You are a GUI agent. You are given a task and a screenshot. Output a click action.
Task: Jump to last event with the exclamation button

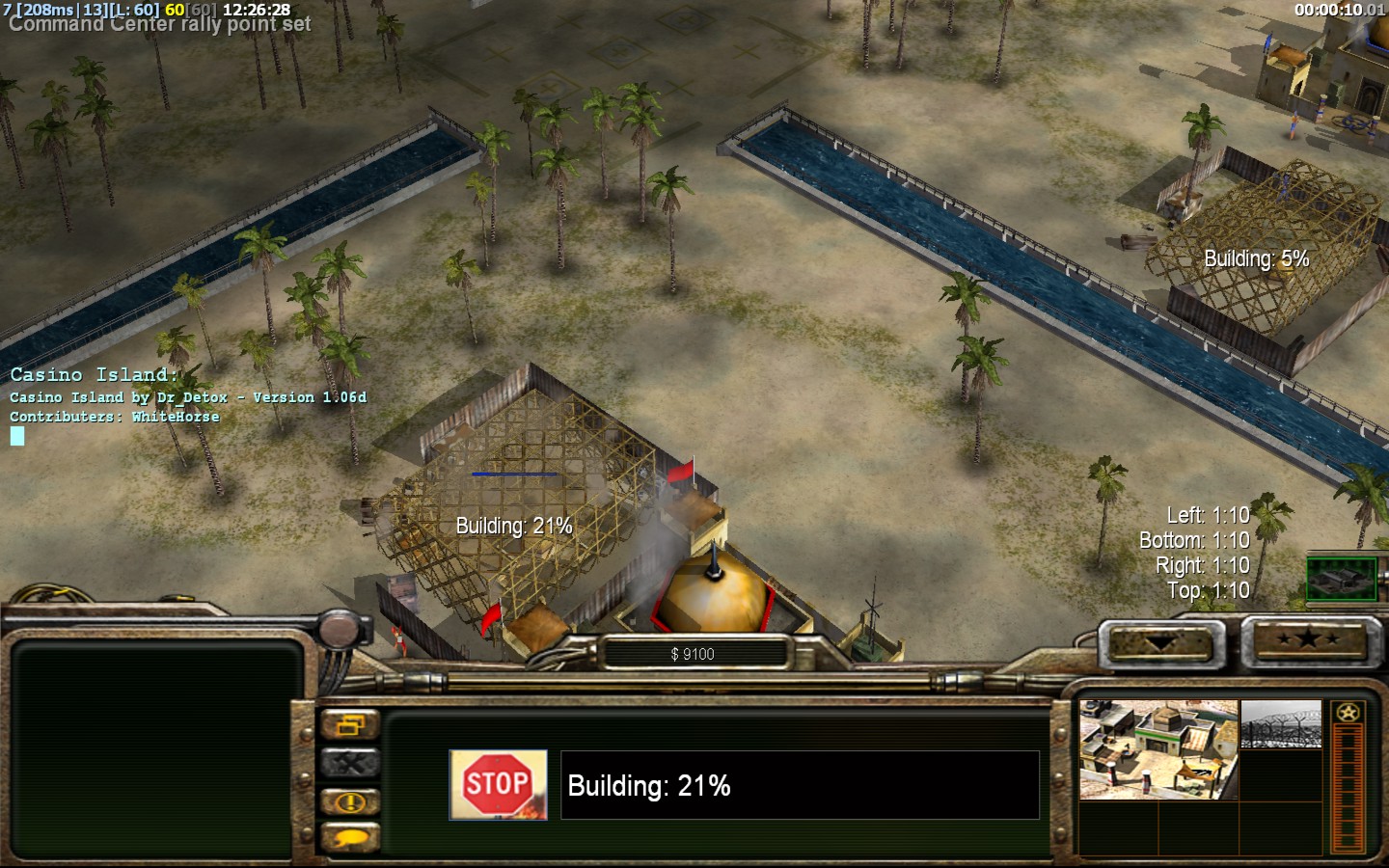click(349, 801)
